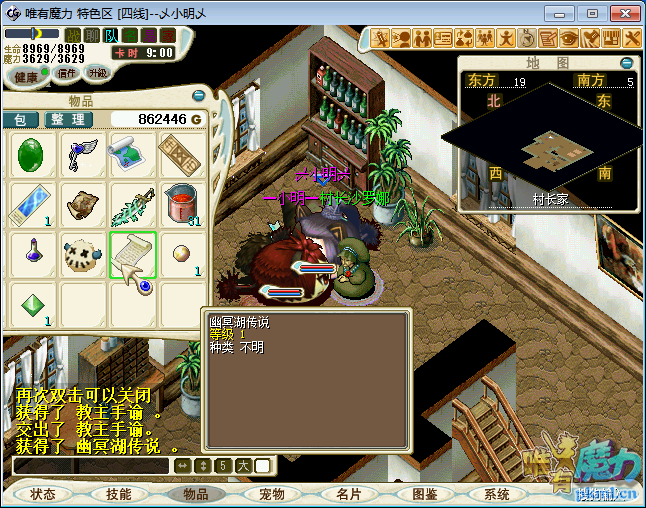Open the 系统 system menu

coord(497,494)
